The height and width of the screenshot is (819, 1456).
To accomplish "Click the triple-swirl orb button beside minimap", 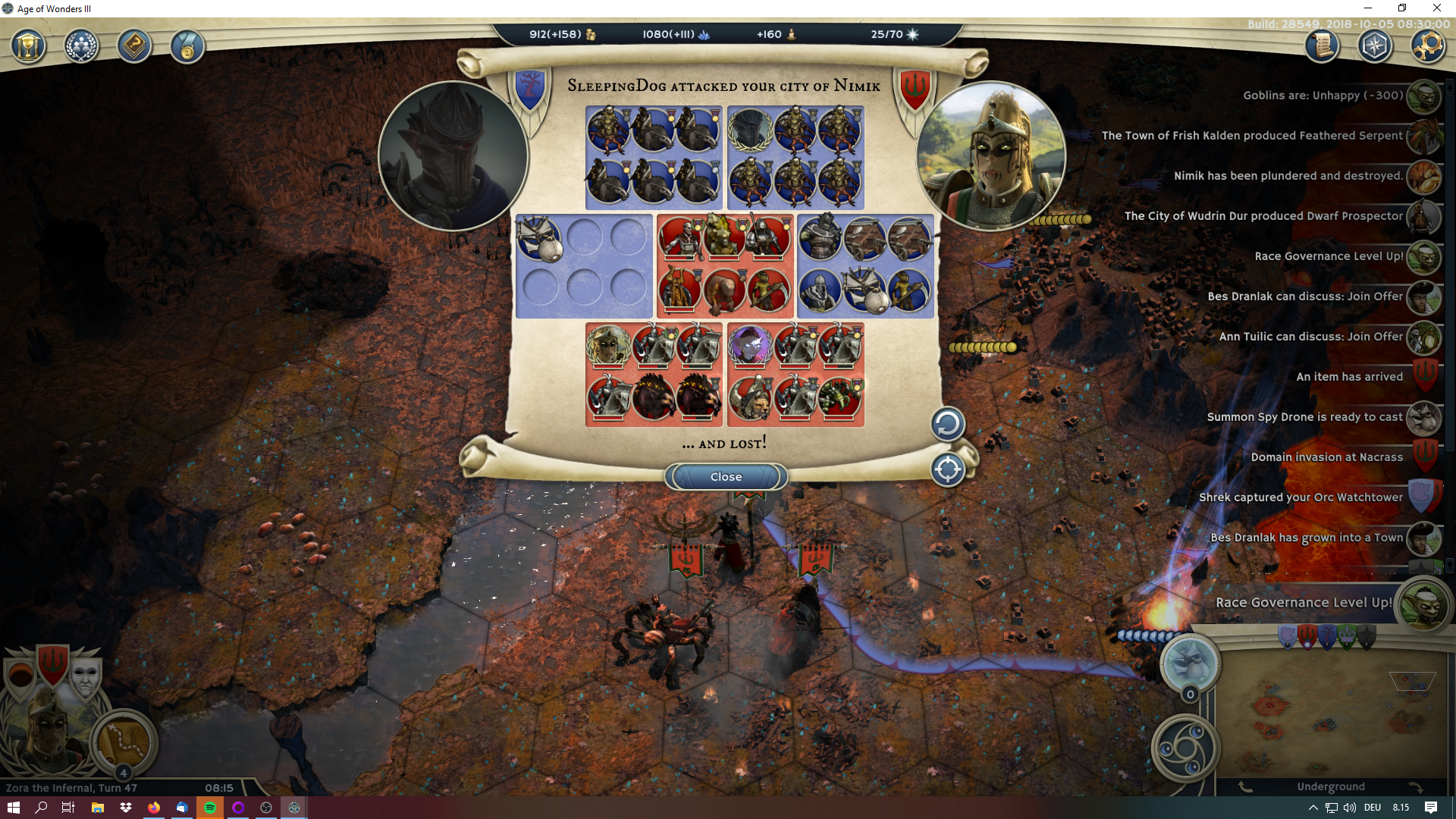I will [x=1185, y=748].
